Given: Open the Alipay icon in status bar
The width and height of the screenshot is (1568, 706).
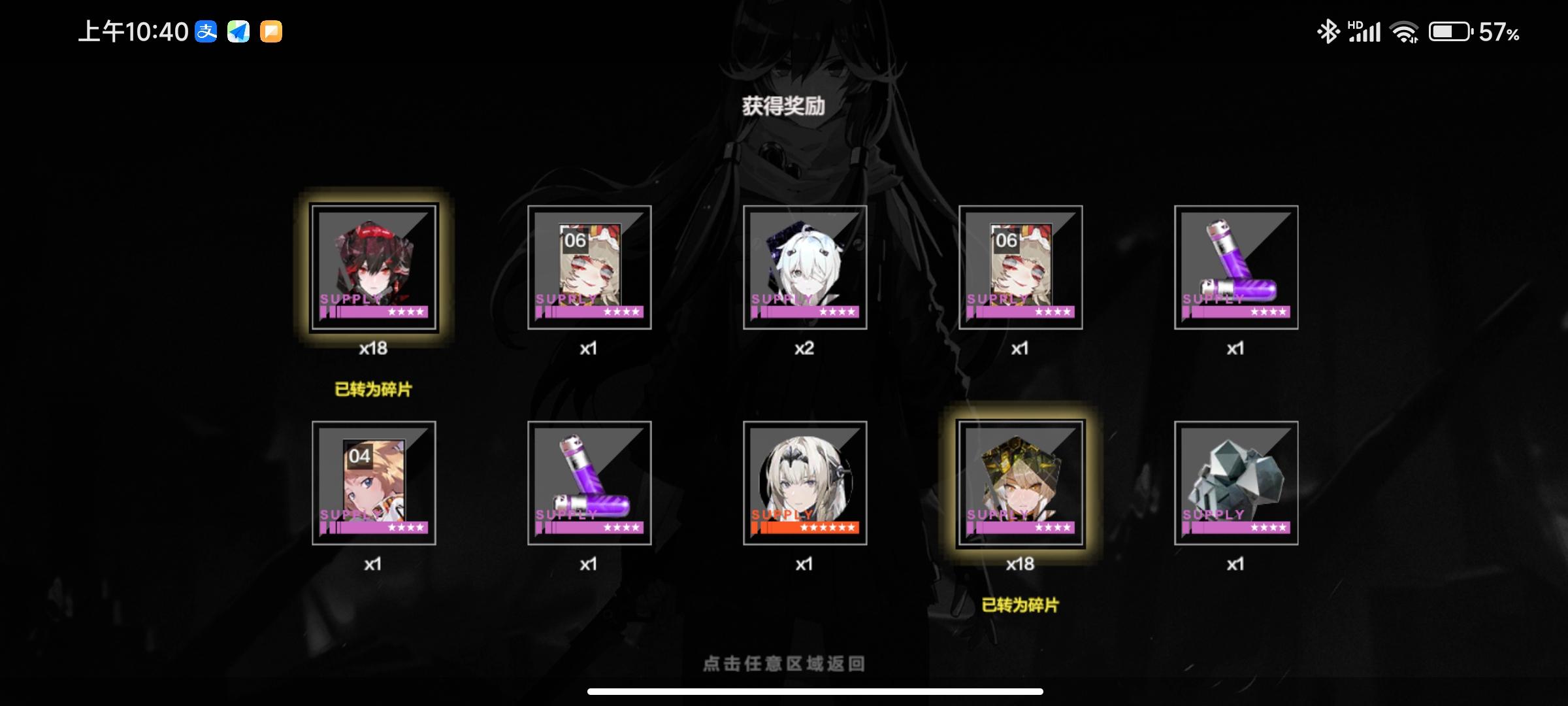Looking at the screenshot, I should click(206, 33).
